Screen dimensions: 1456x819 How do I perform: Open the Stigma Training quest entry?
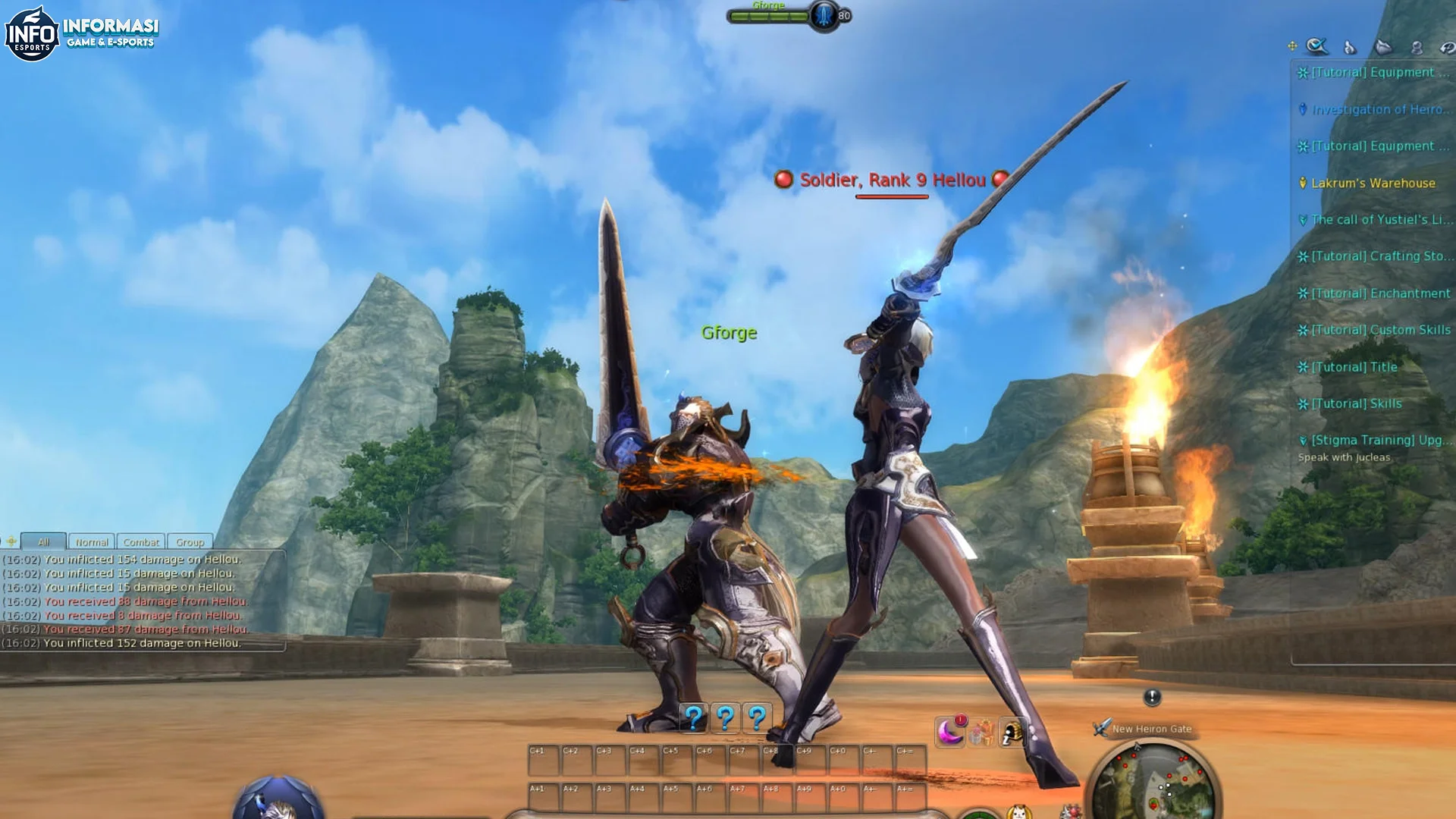(1382, 440)
